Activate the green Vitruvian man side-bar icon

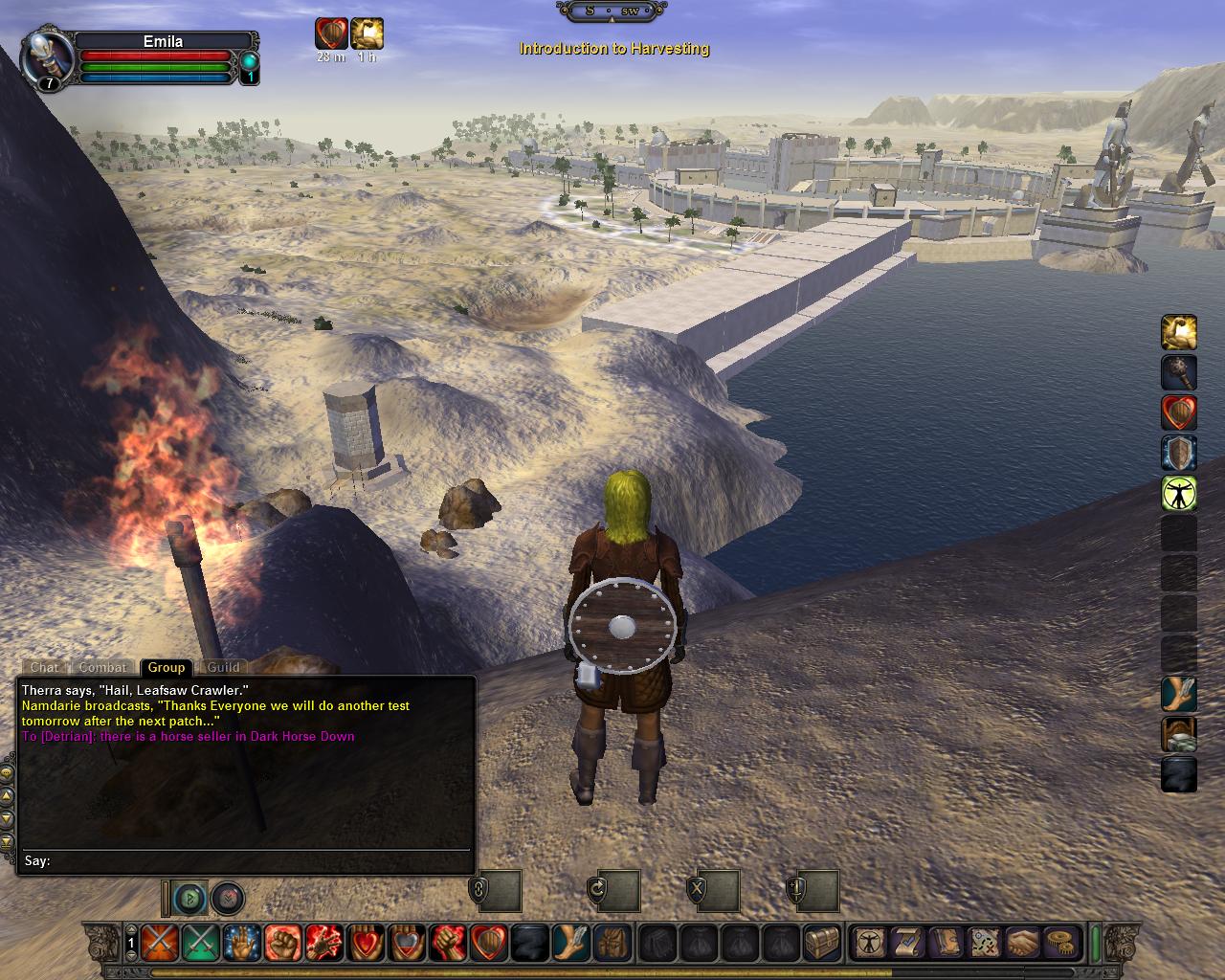click(1179, 493)
